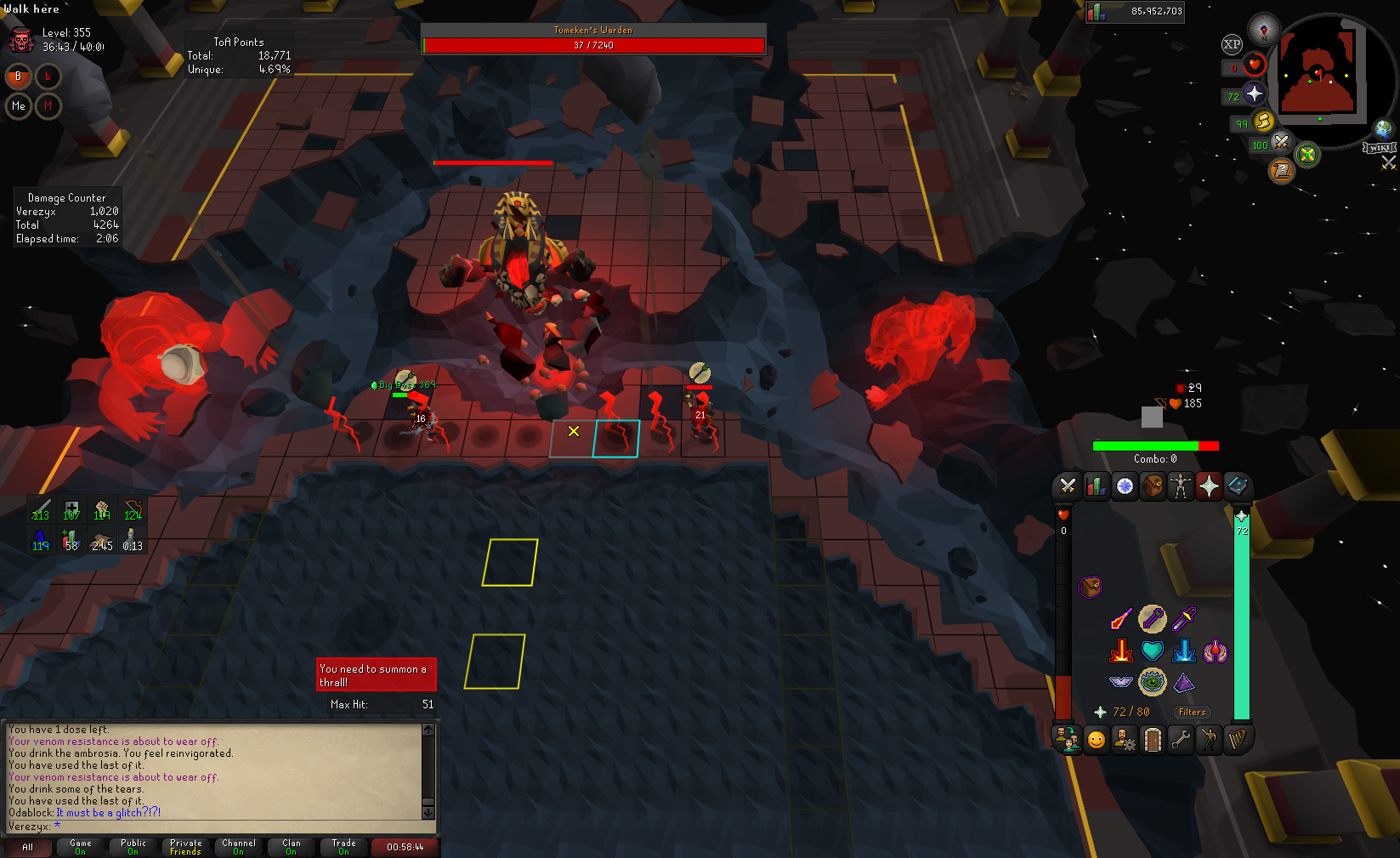Open the Settings wrench tab
This screenshot has height=858, width=1400.
[x=1181, y=740]
